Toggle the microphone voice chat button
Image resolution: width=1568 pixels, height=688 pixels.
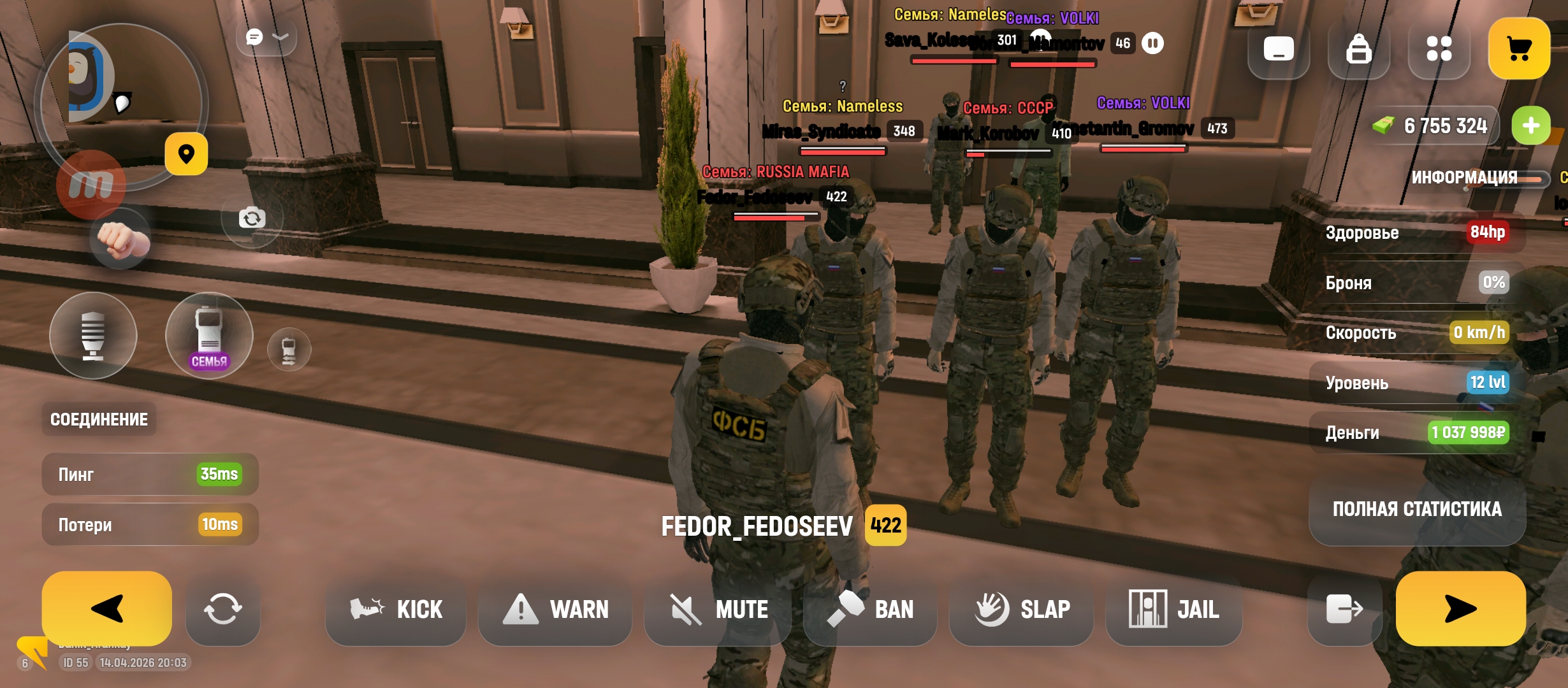93,336
